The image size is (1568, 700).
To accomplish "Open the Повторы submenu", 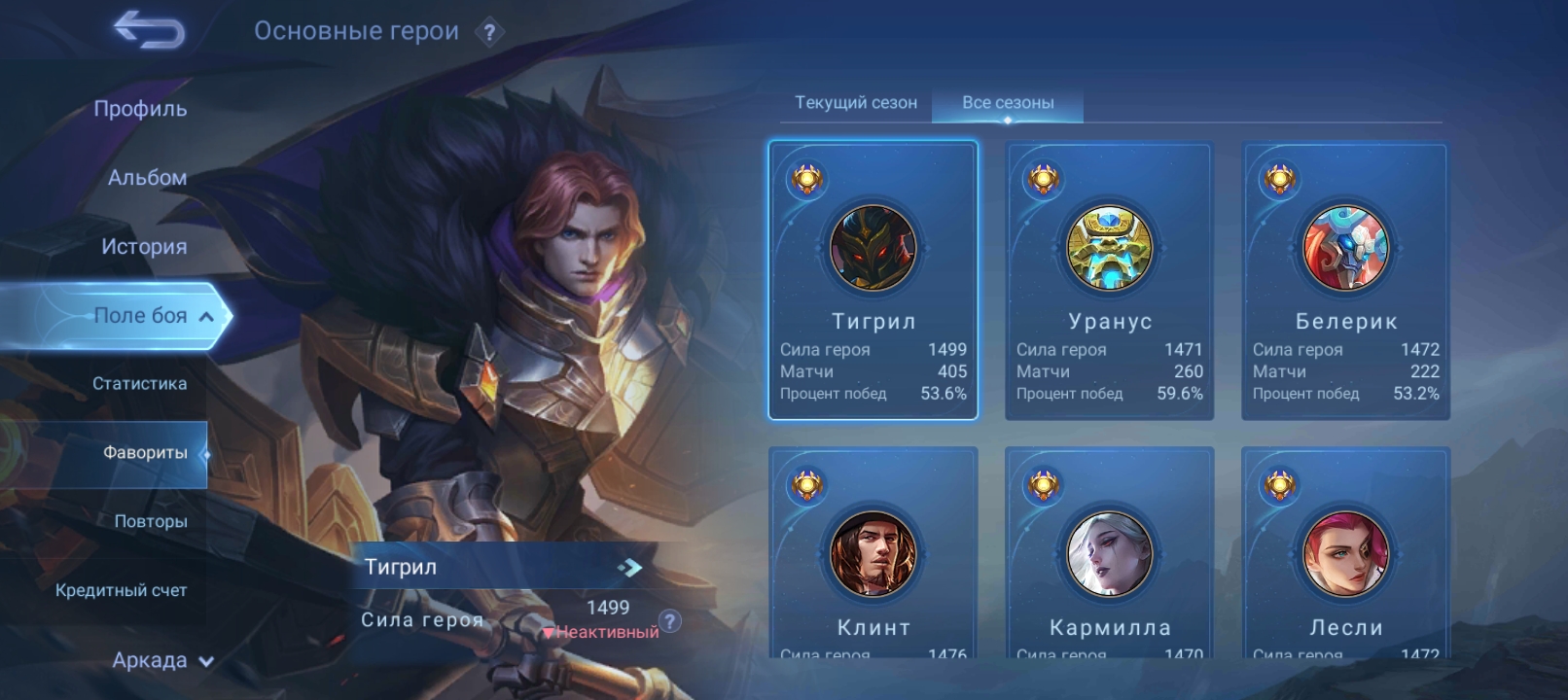I will click(x=151, y=522).
